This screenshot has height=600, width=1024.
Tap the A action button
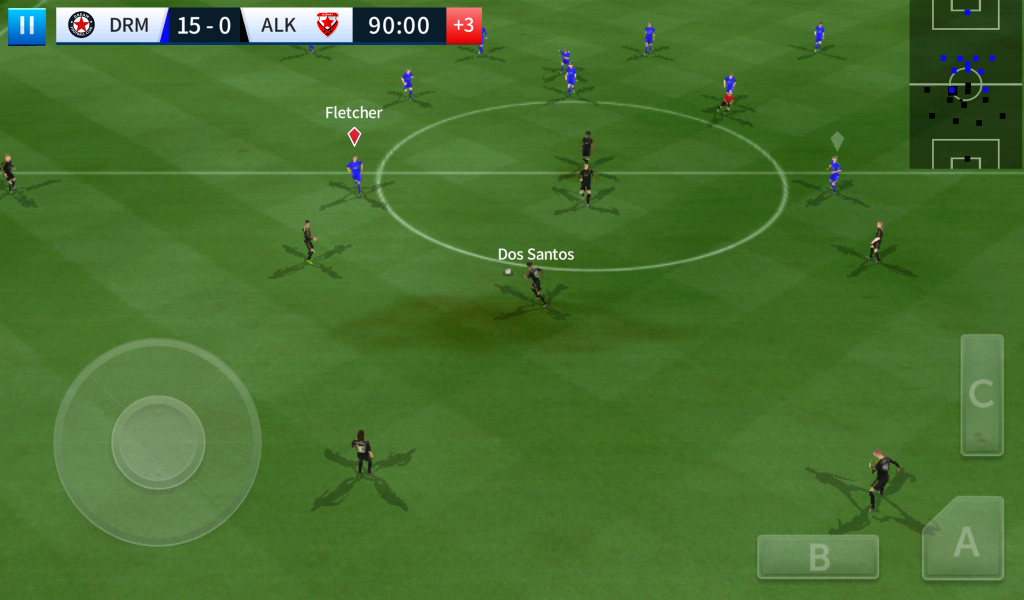(965, 540)
